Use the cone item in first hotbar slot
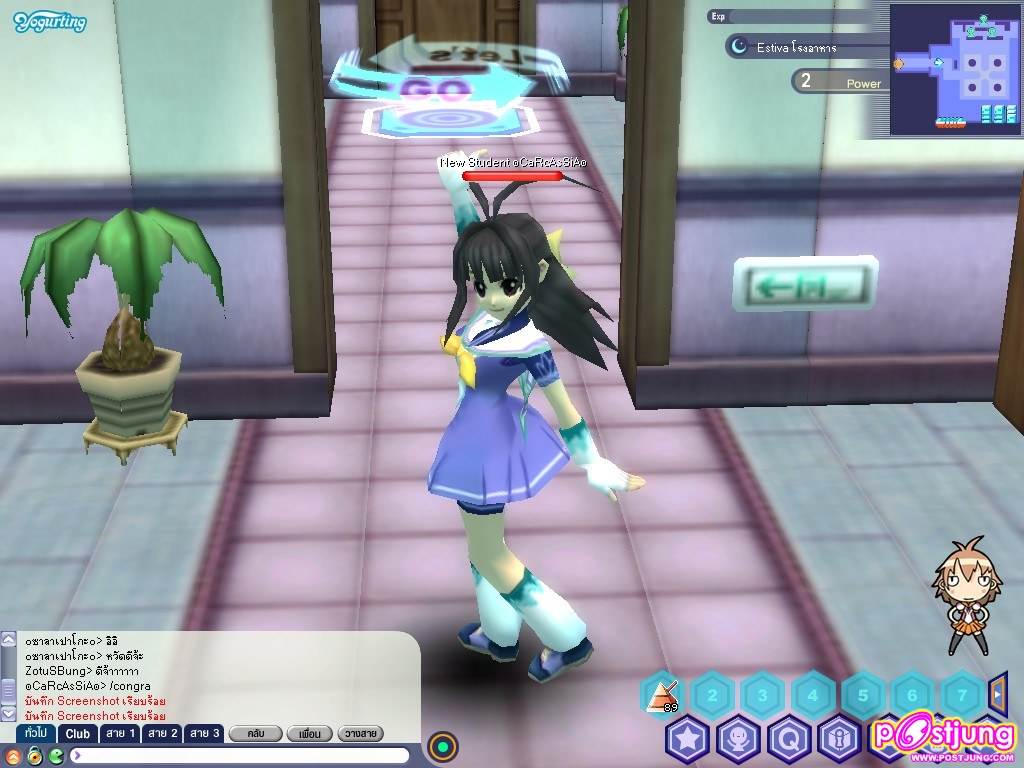1024x768 pixels. [x=660, y=693]
